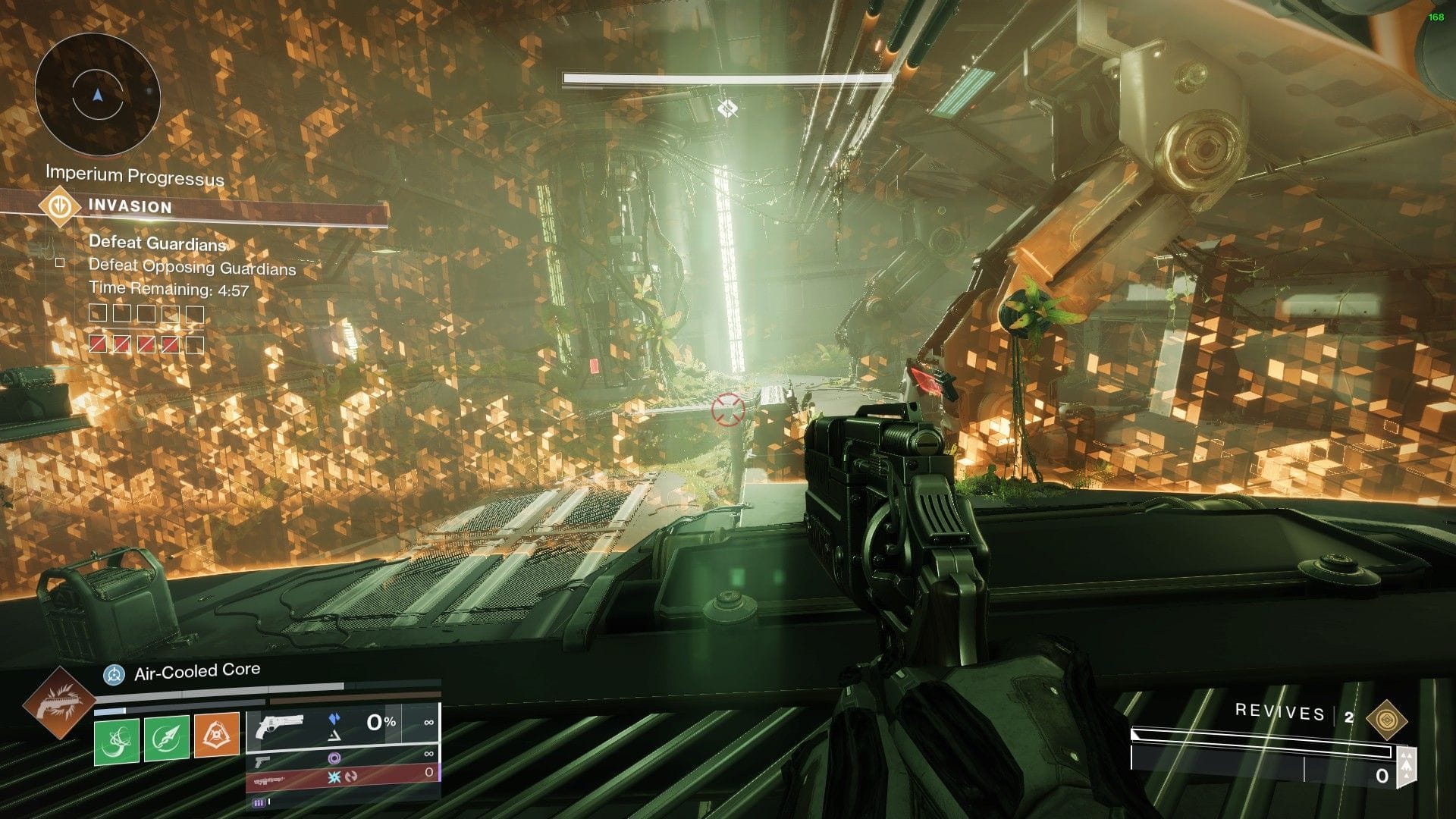The image size is (1456, 819).
Task: Activate the orange class ability icon
Action: point(217,735)
